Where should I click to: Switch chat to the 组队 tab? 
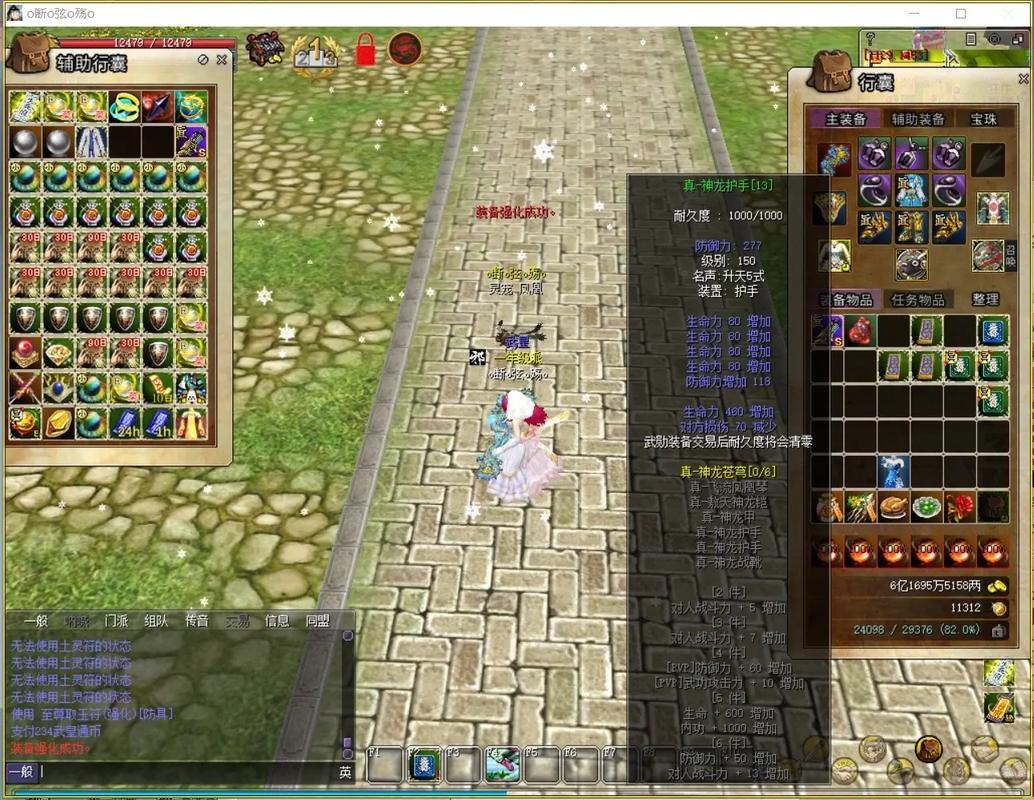click(x=156, y=621)
